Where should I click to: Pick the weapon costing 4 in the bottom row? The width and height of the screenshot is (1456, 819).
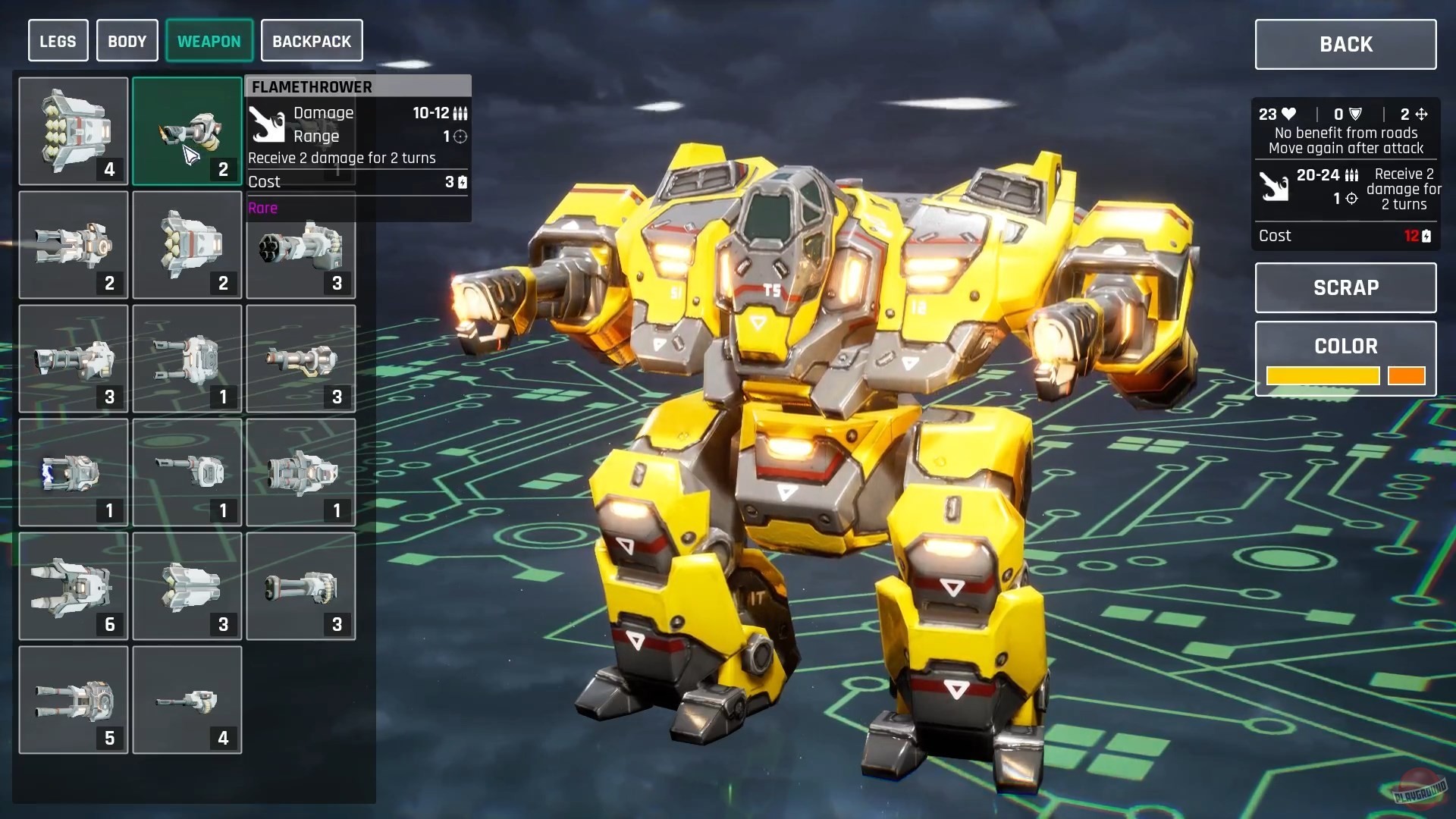tap(187, 700)
